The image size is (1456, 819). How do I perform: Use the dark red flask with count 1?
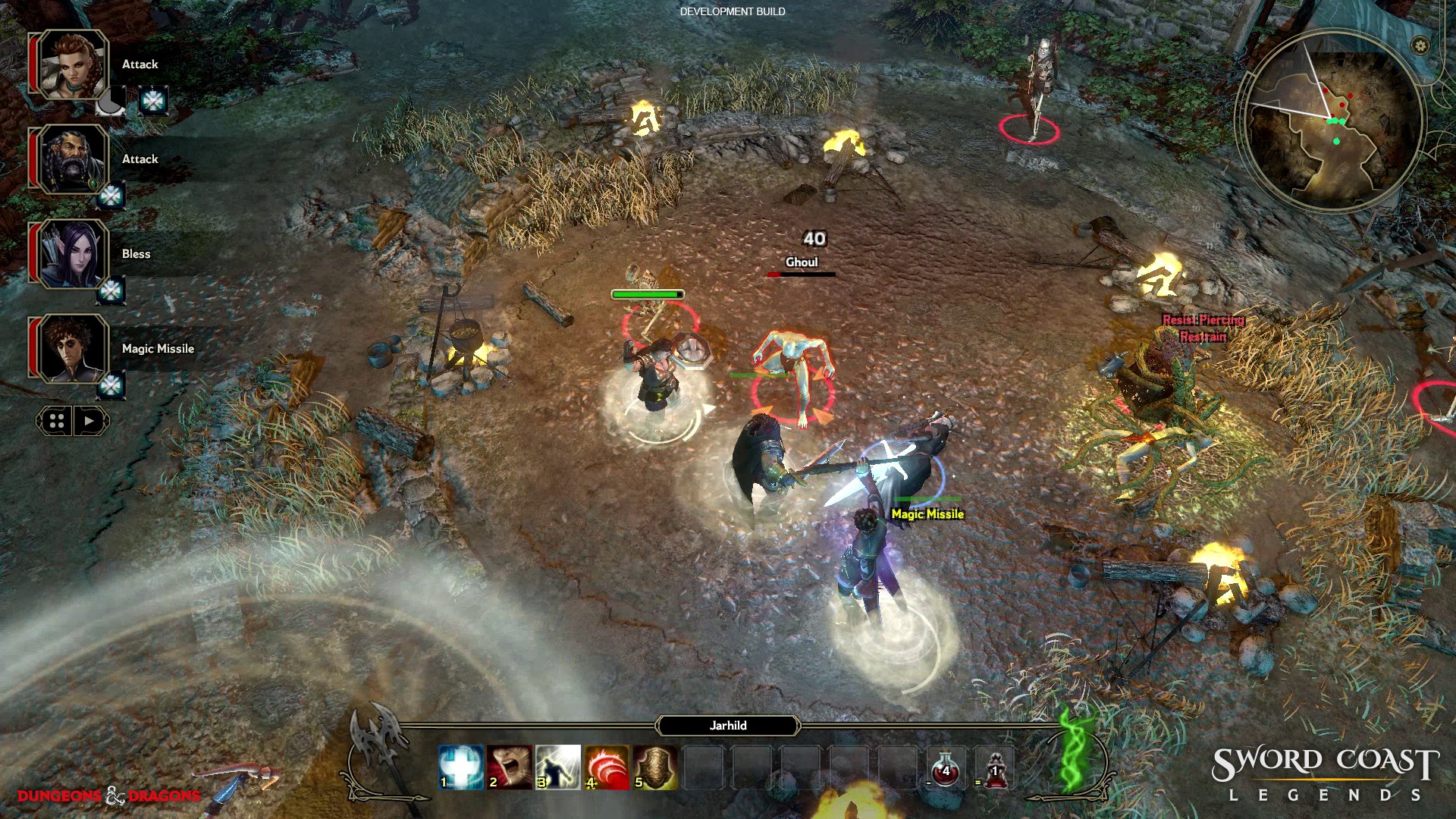(x=995, y=768)
